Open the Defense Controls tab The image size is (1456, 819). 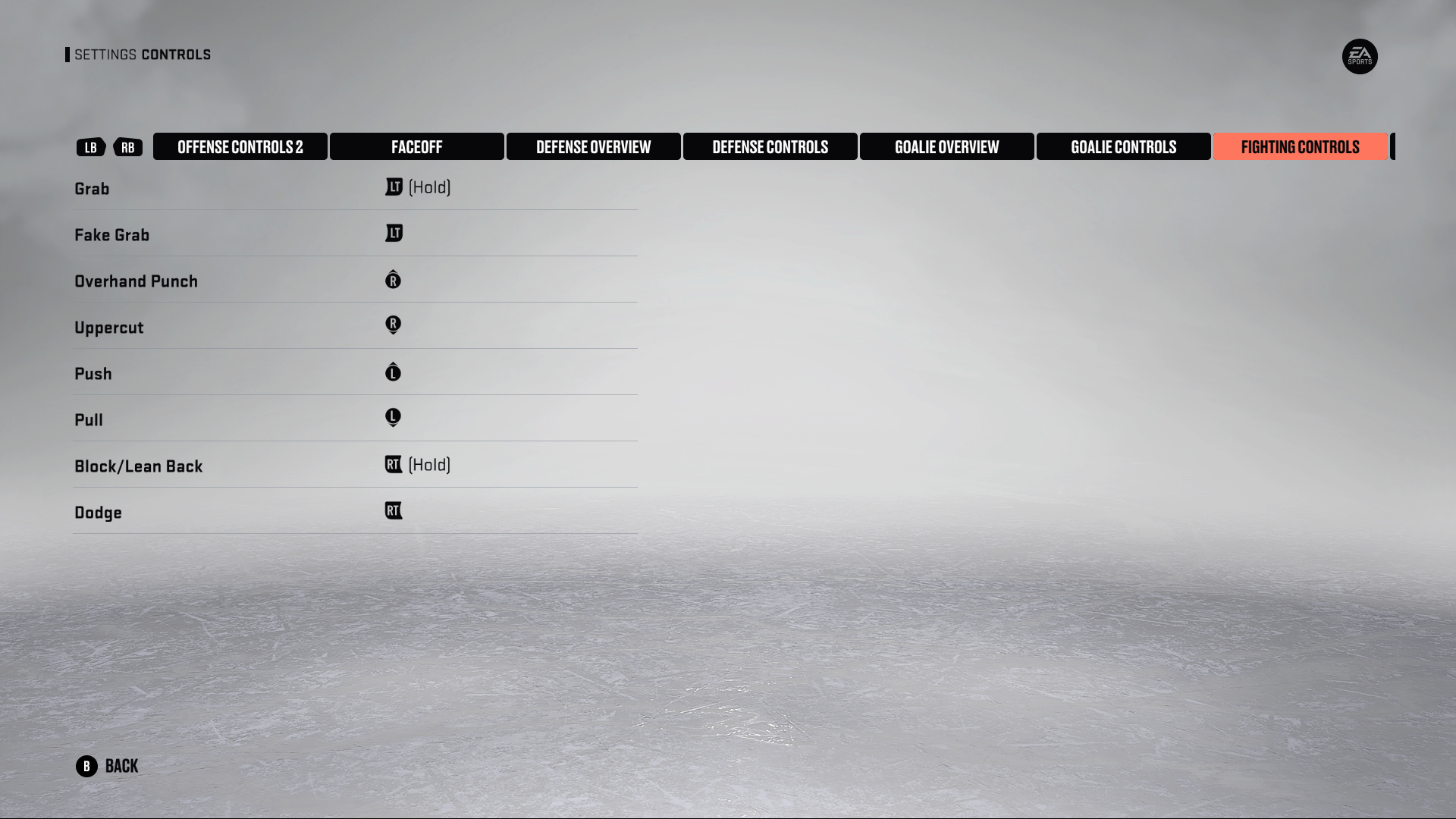point(770,146)
